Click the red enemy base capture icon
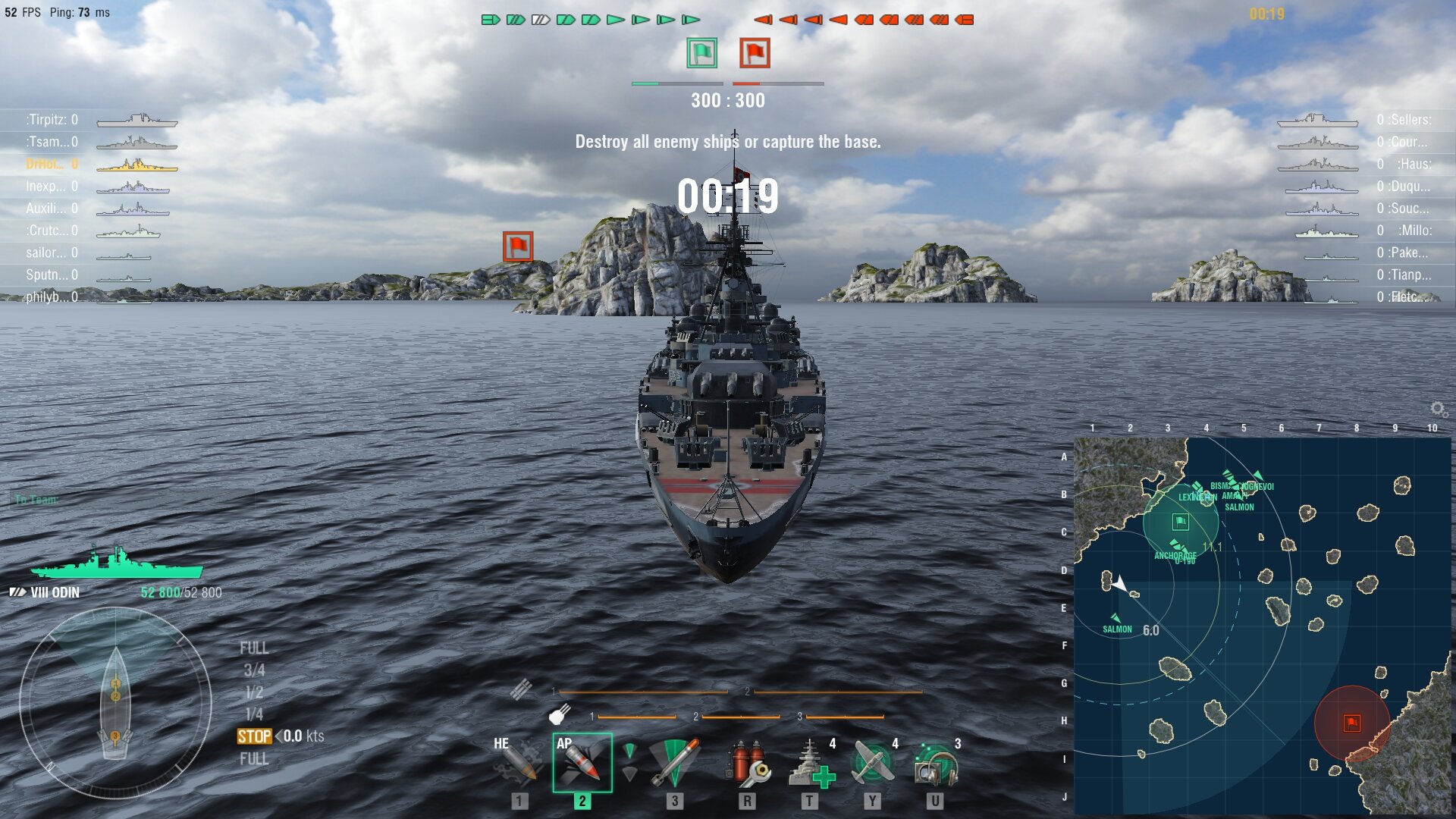 pyautogui.click(x=755, y=53)
